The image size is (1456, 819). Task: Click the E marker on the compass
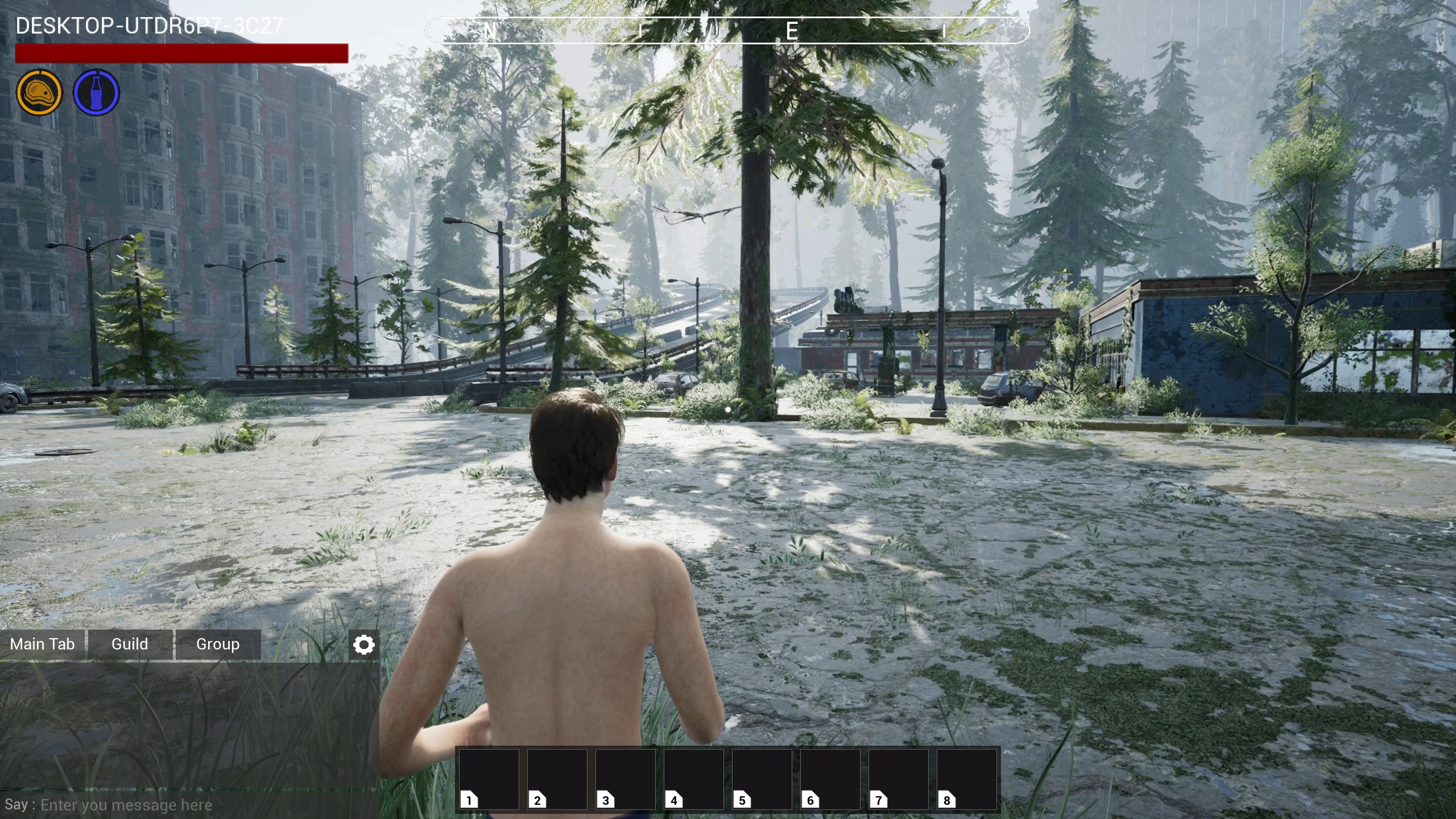click(x=793, y=31)
